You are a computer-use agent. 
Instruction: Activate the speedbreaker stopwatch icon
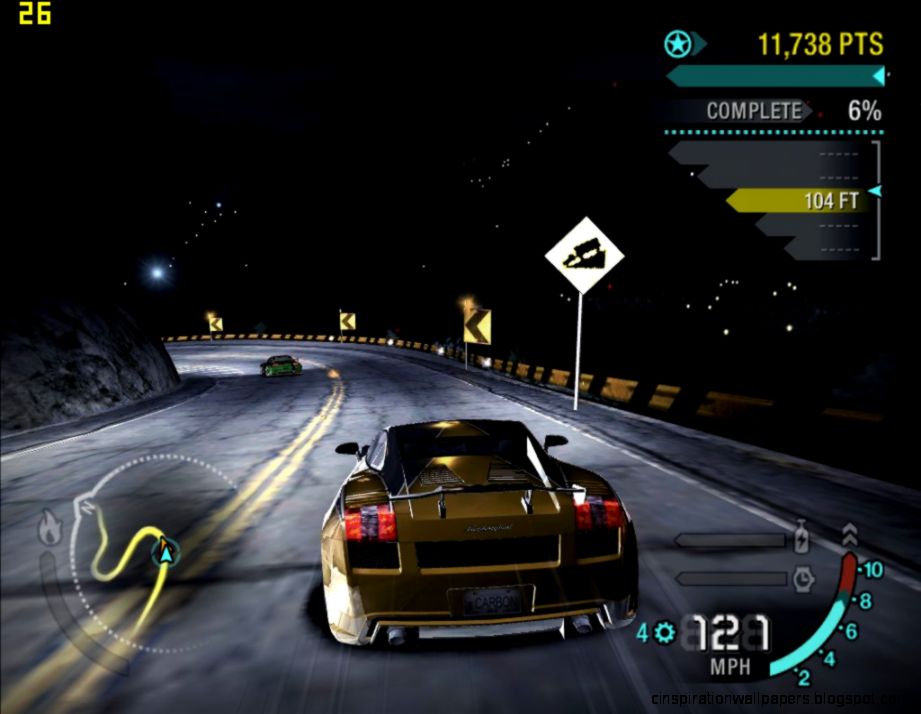pyautogui.click(x=802, y=578)
